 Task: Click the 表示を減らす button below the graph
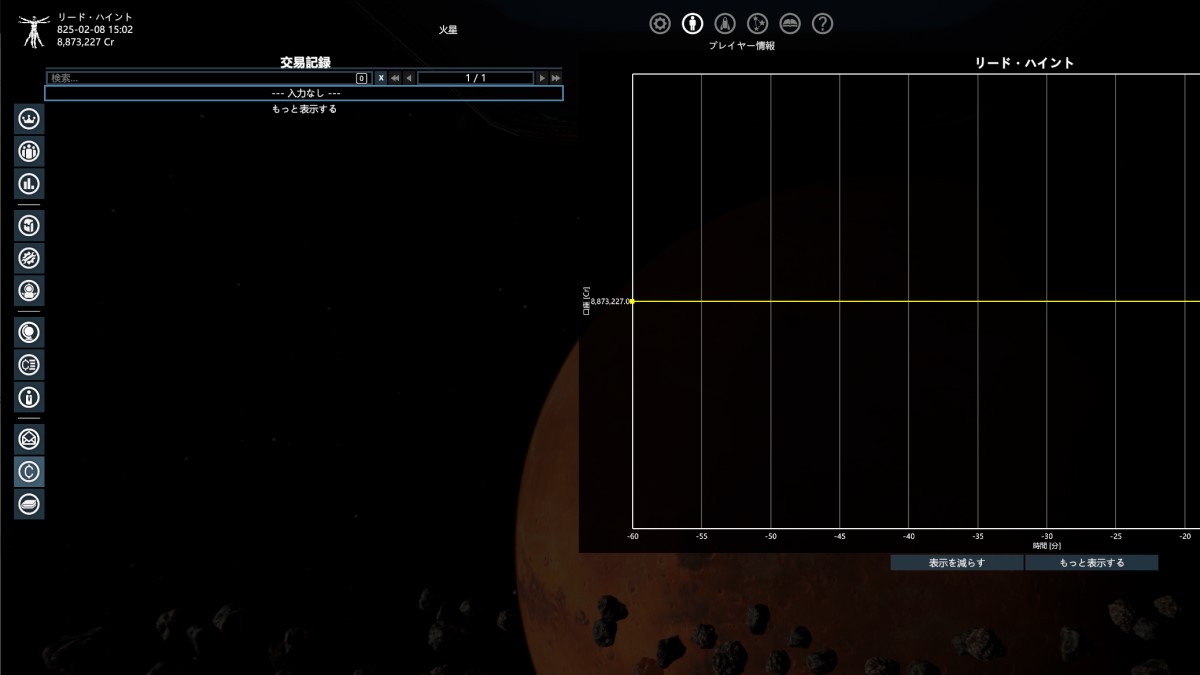(957, 563)
